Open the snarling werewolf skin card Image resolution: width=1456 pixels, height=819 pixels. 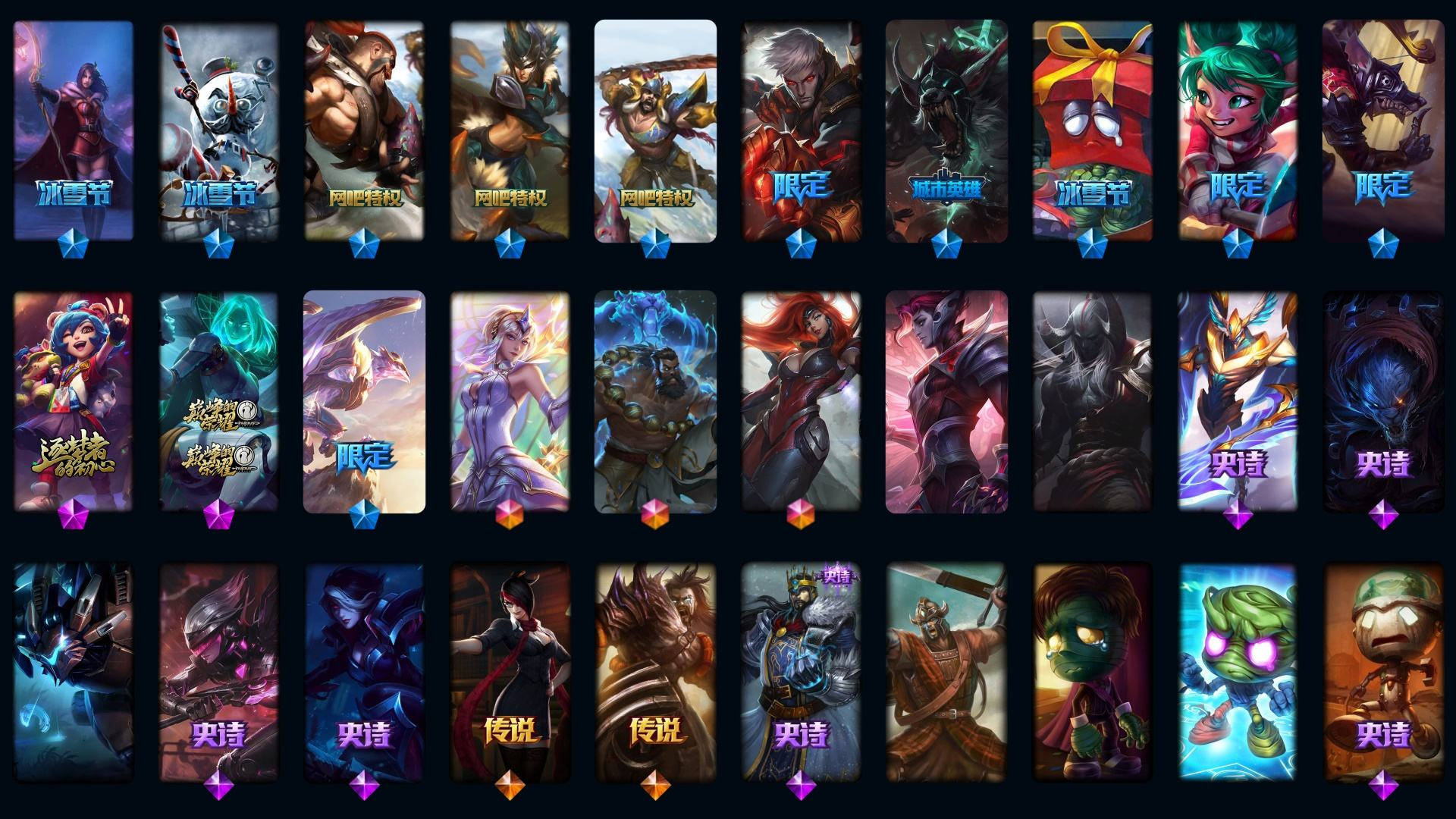946,130
